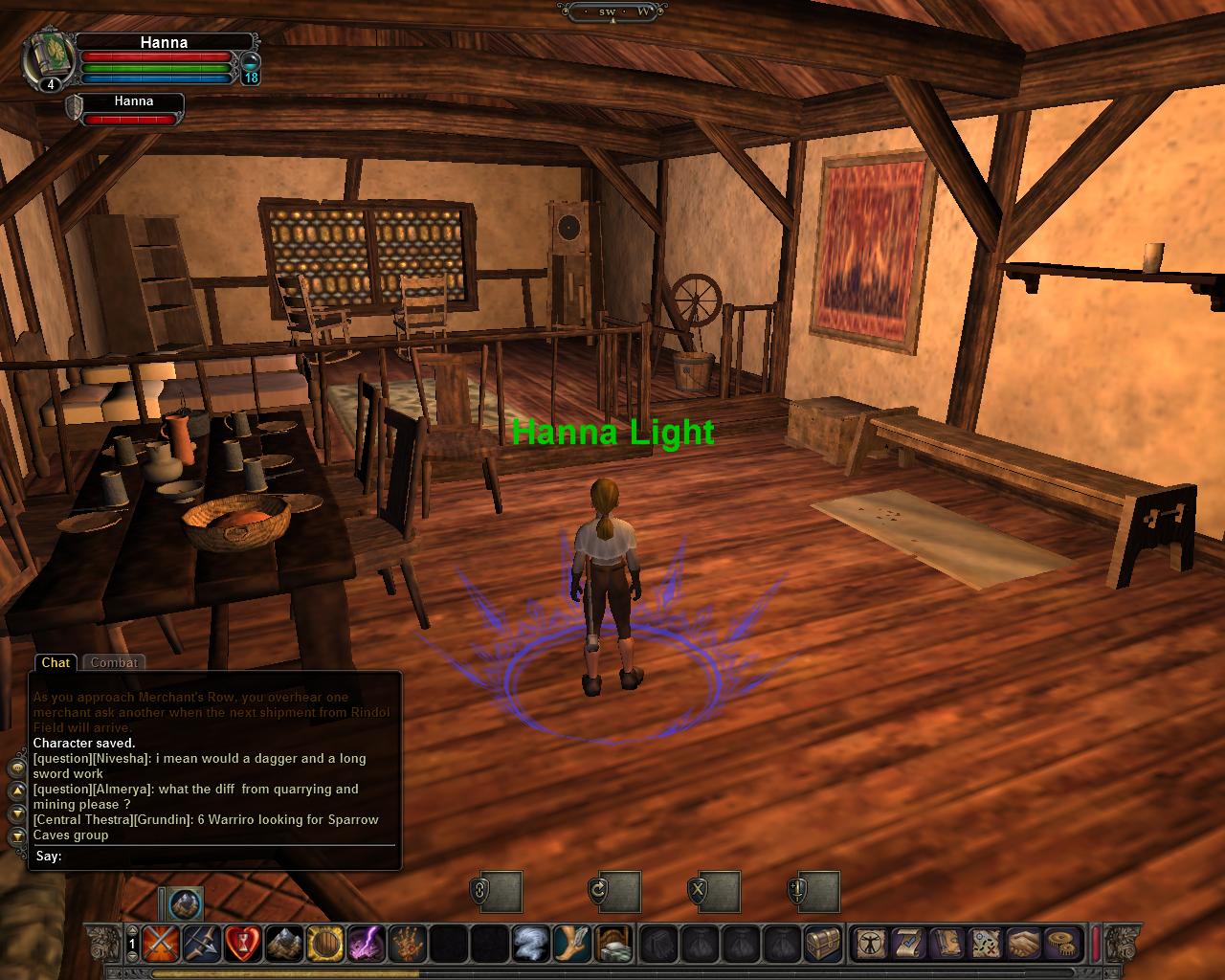Viewport: 1225px width, 980px height.
Task: Open the character sheet Vitruvian man icon
Action: (871, 944)
